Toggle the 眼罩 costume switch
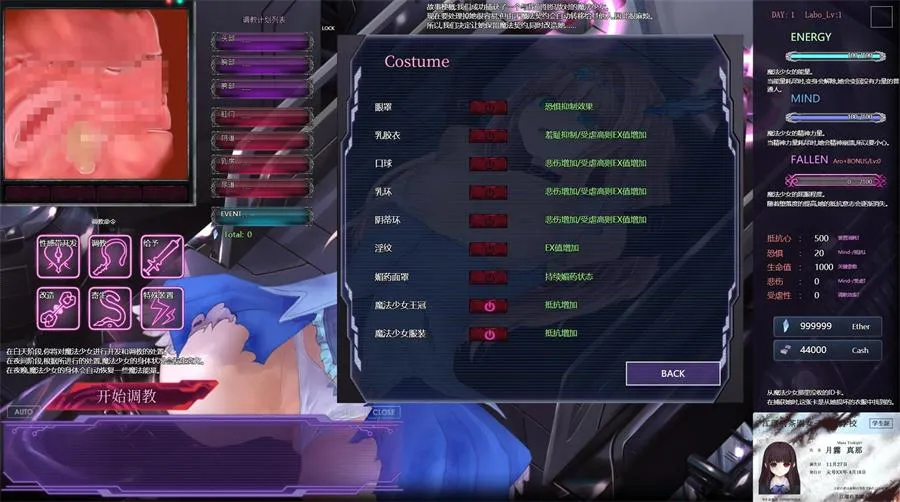Image resolution: width=900 pixels, height=502 pixels. tap(488, 106)
